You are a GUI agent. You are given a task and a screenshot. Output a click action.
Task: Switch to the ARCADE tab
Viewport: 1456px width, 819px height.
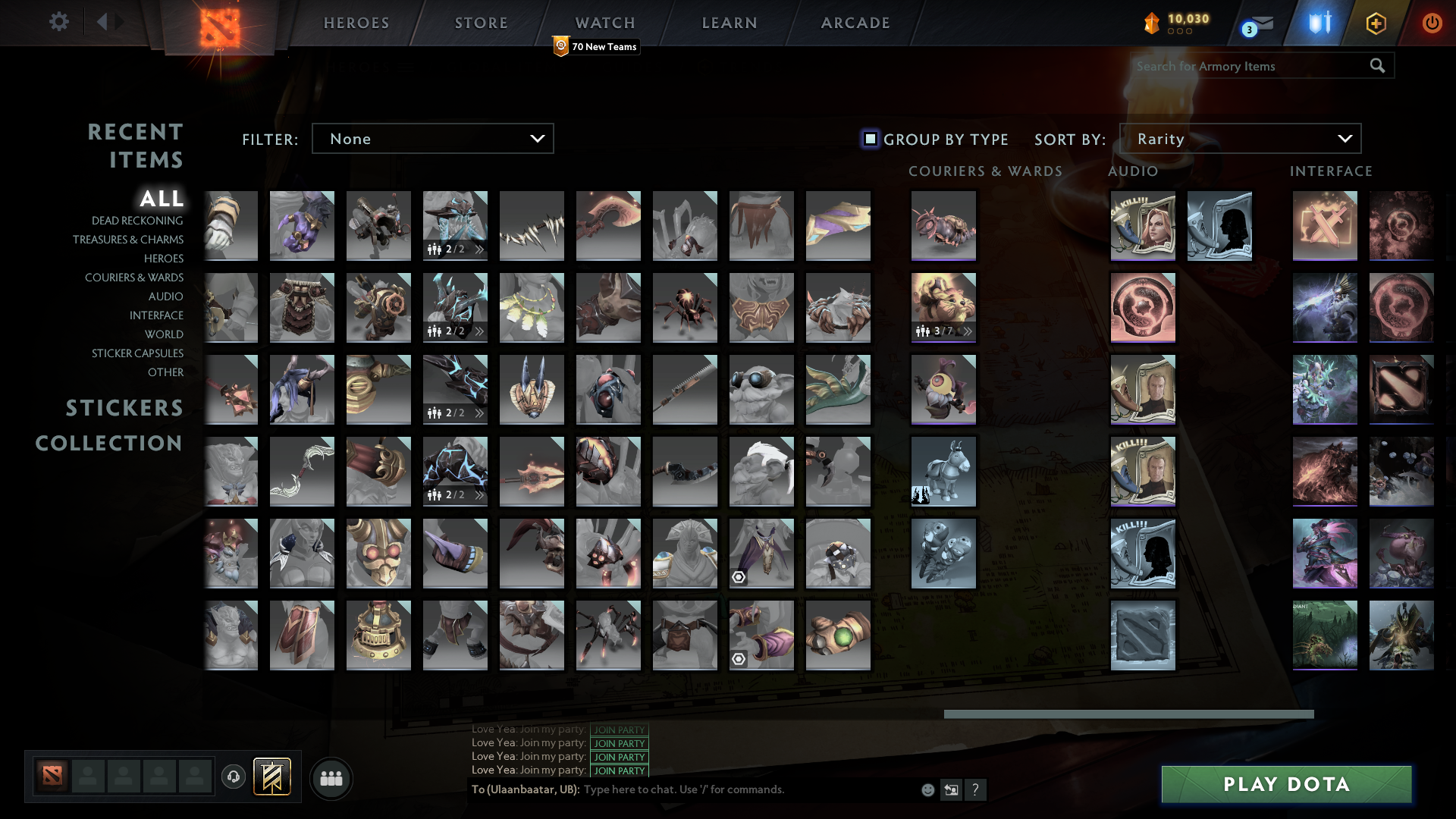[x=855, y=23]
